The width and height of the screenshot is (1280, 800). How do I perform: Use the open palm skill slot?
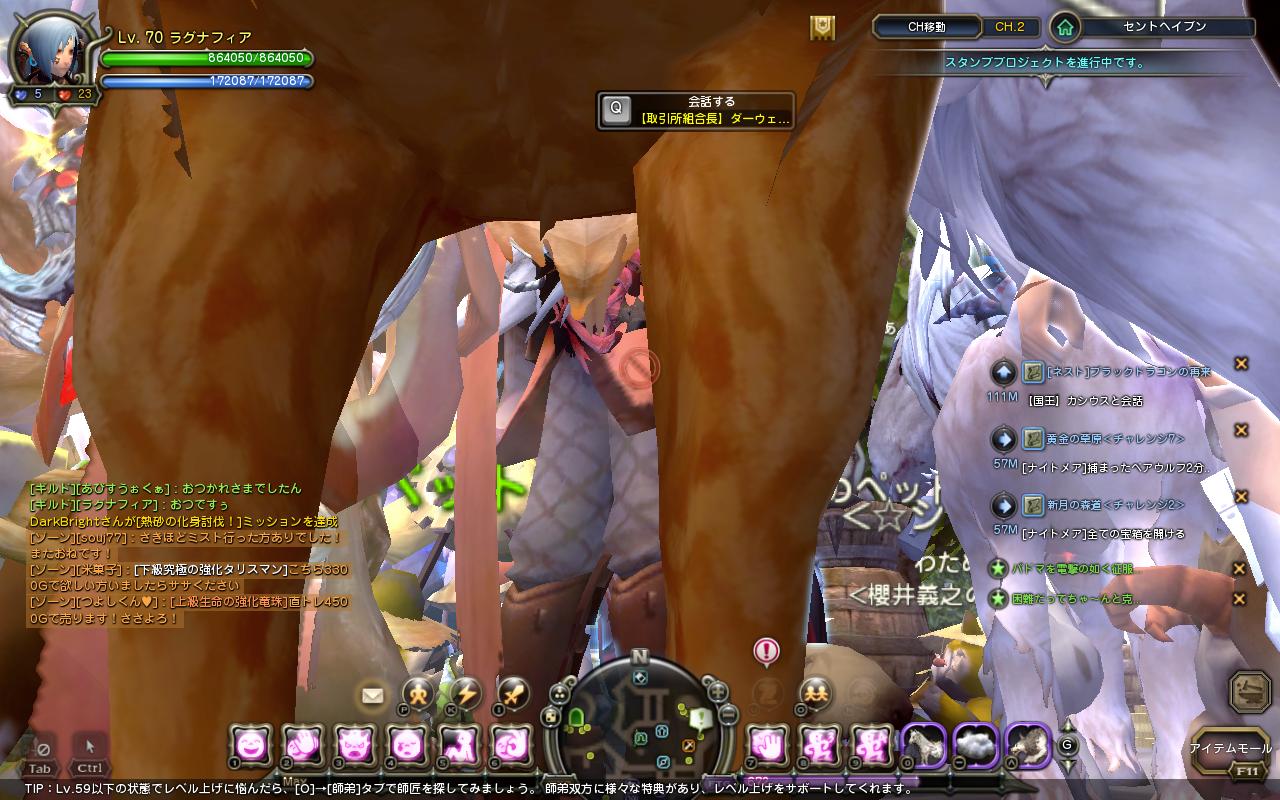coord(768,744)
